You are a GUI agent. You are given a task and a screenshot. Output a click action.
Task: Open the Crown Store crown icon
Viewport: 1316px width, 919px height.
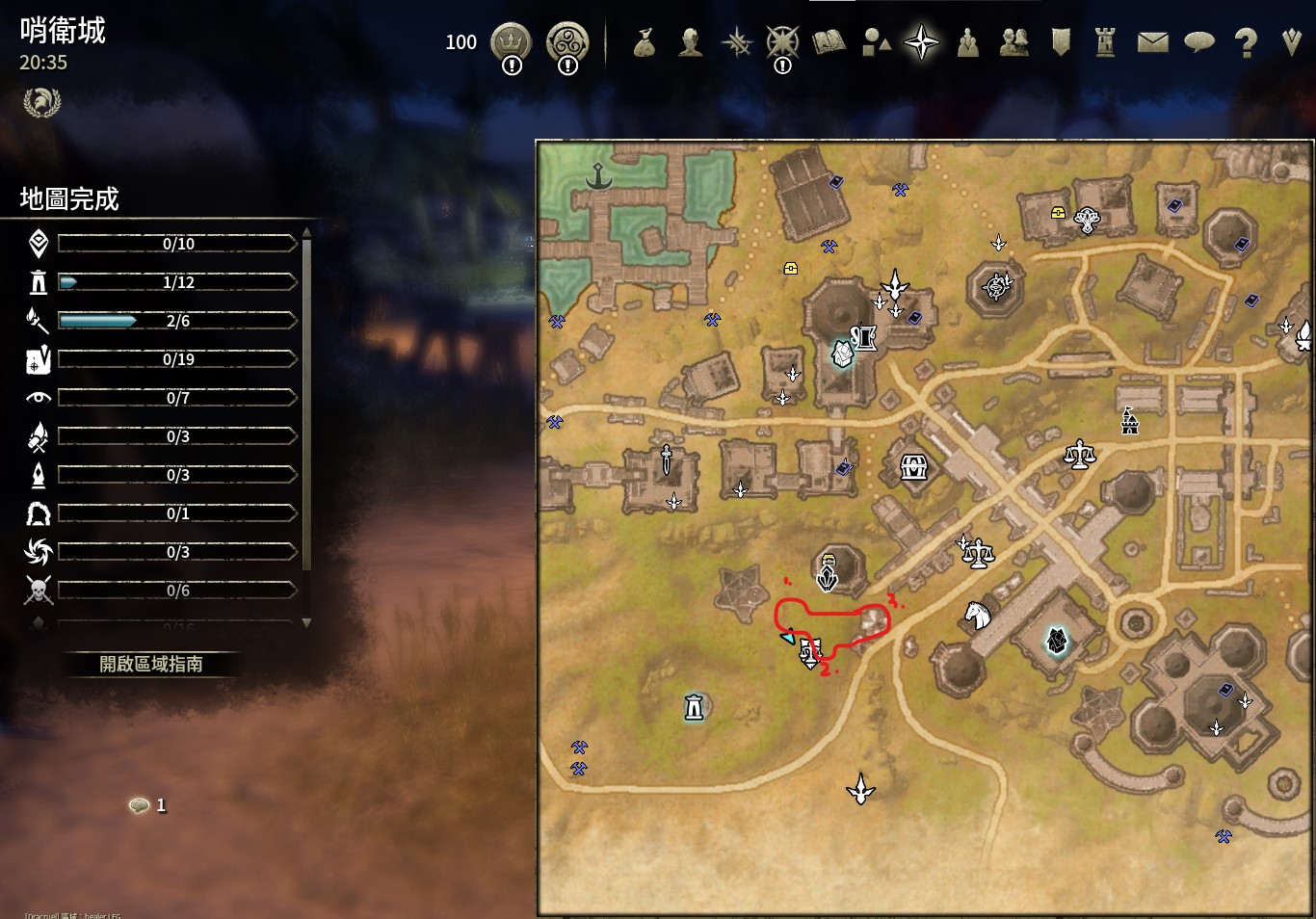511,42
